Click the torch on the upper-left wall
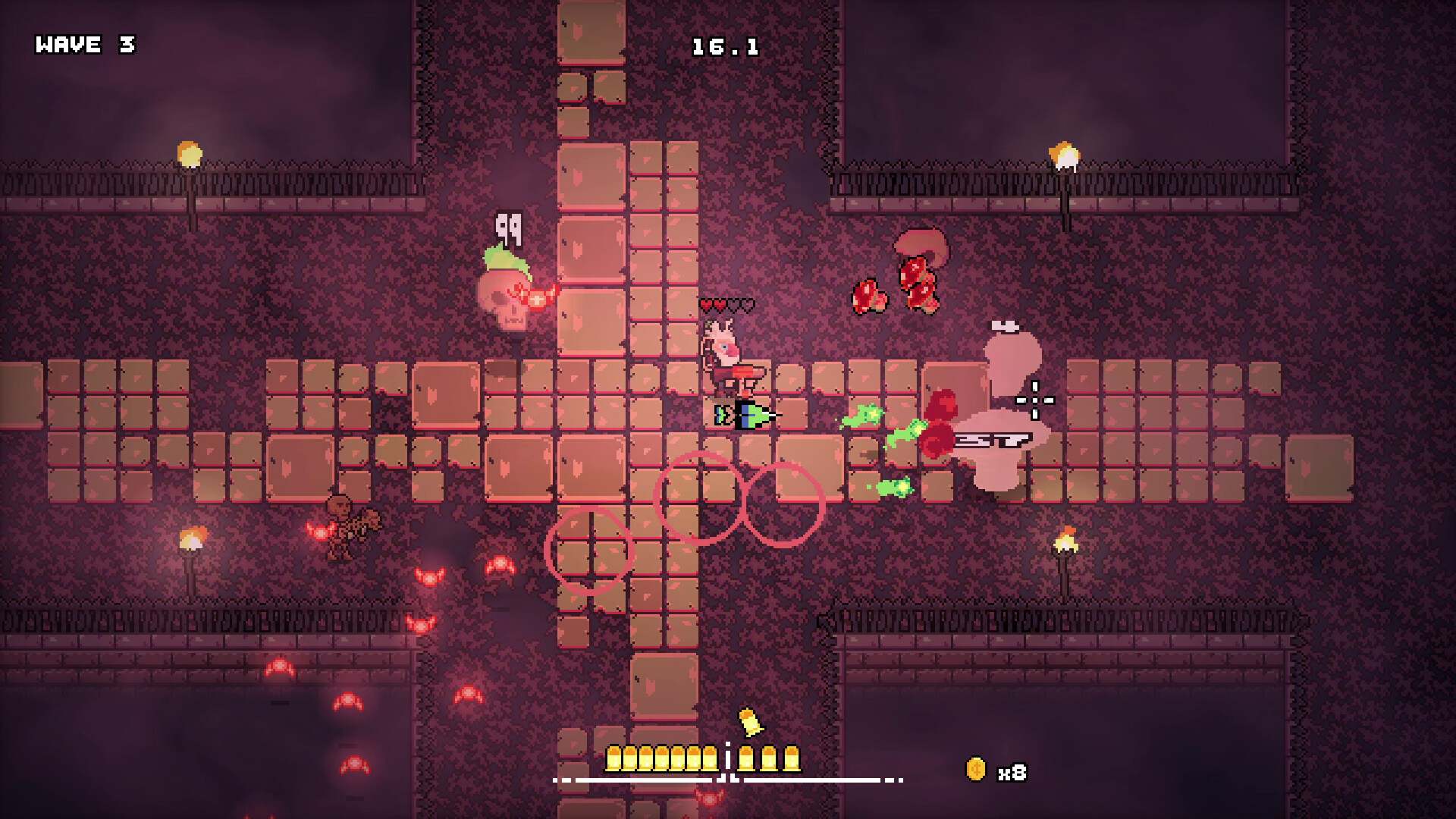1456x819 pixels. (189, 155)
